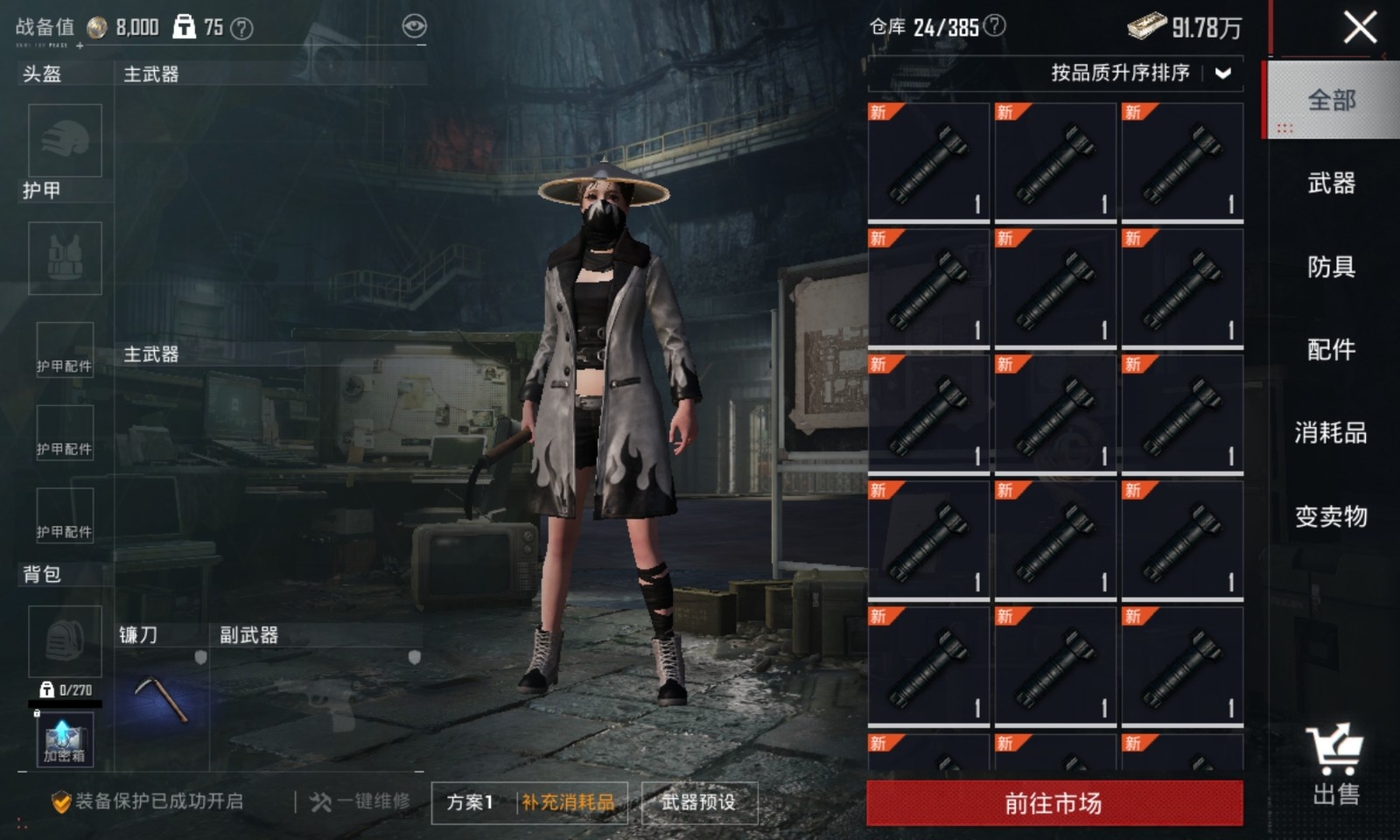This screenshot has width=1400, height=840.
Task: Switch to the 全部 category tab
Action: pyautogui.click(x=1331, y=101)
